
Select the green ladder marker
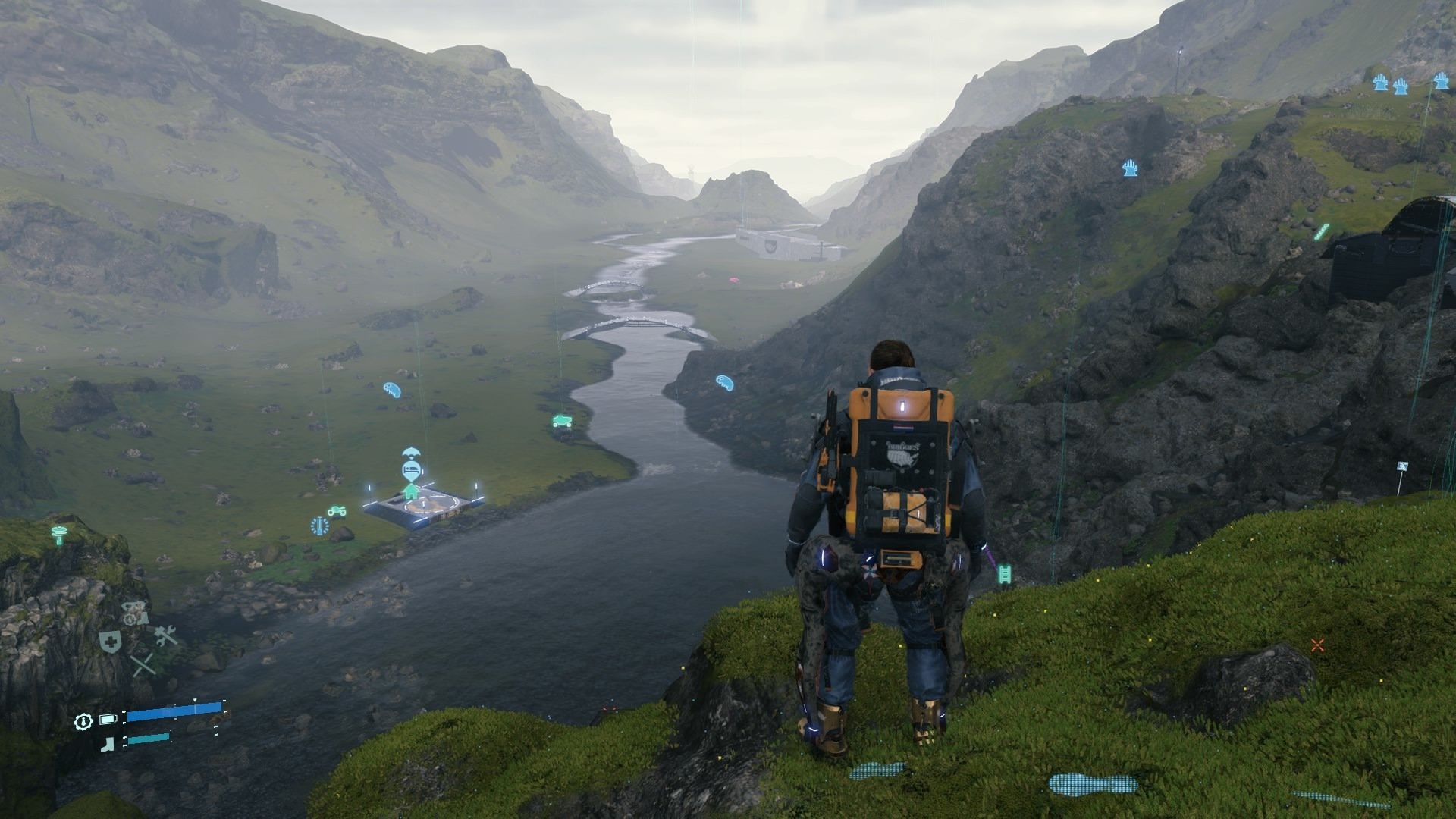point(1006,574)
